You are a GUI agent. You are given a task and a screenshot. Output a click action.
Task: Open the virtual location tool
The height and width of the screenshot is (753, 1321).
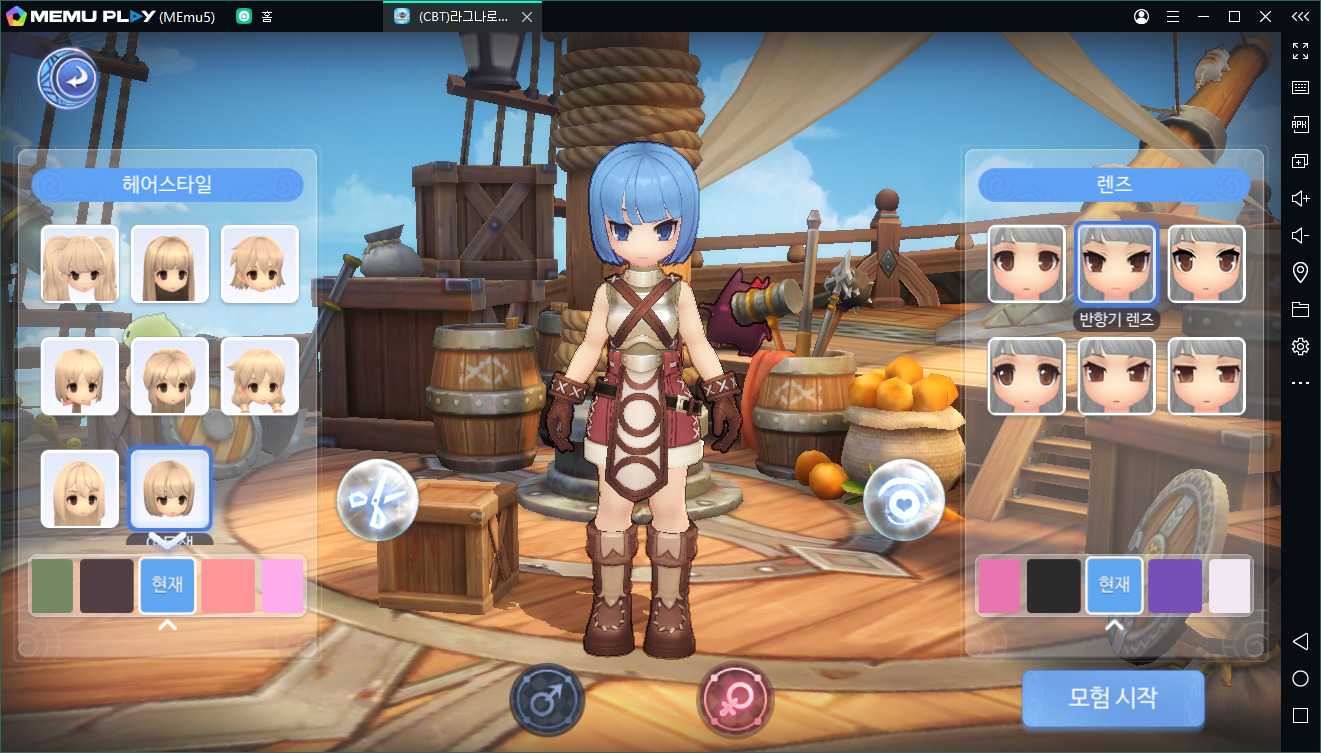pos(1300,271)
